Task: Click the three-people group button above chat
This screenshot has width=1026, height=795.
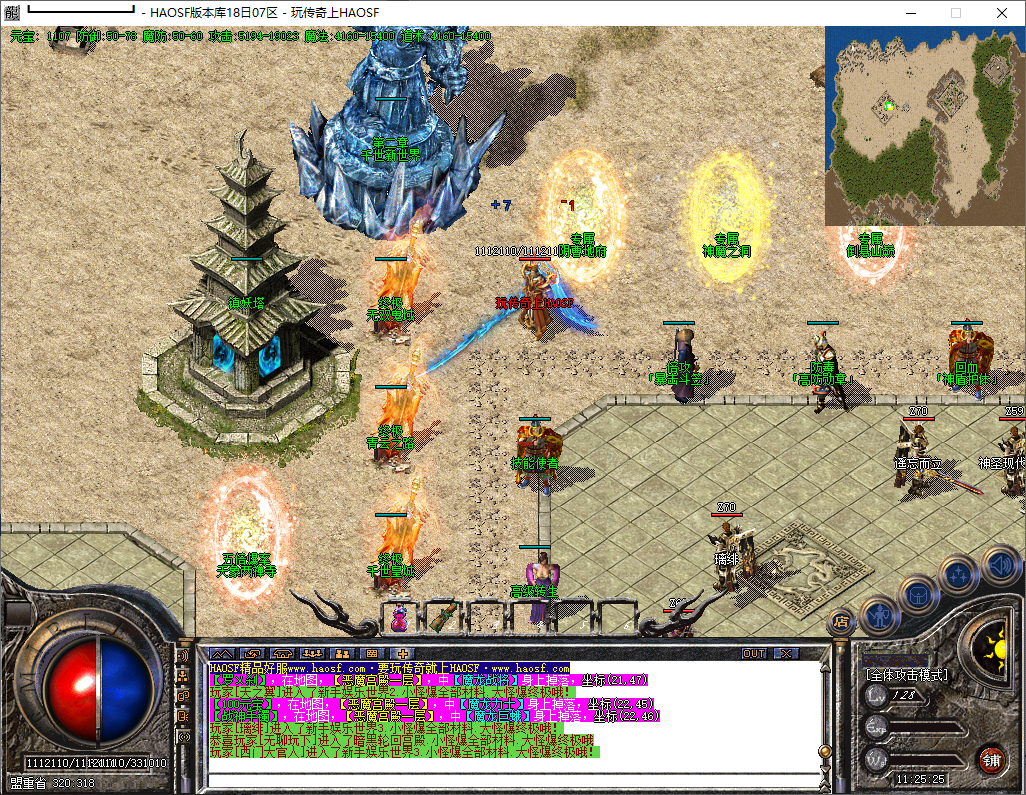Action: click(x=312, y=653)
